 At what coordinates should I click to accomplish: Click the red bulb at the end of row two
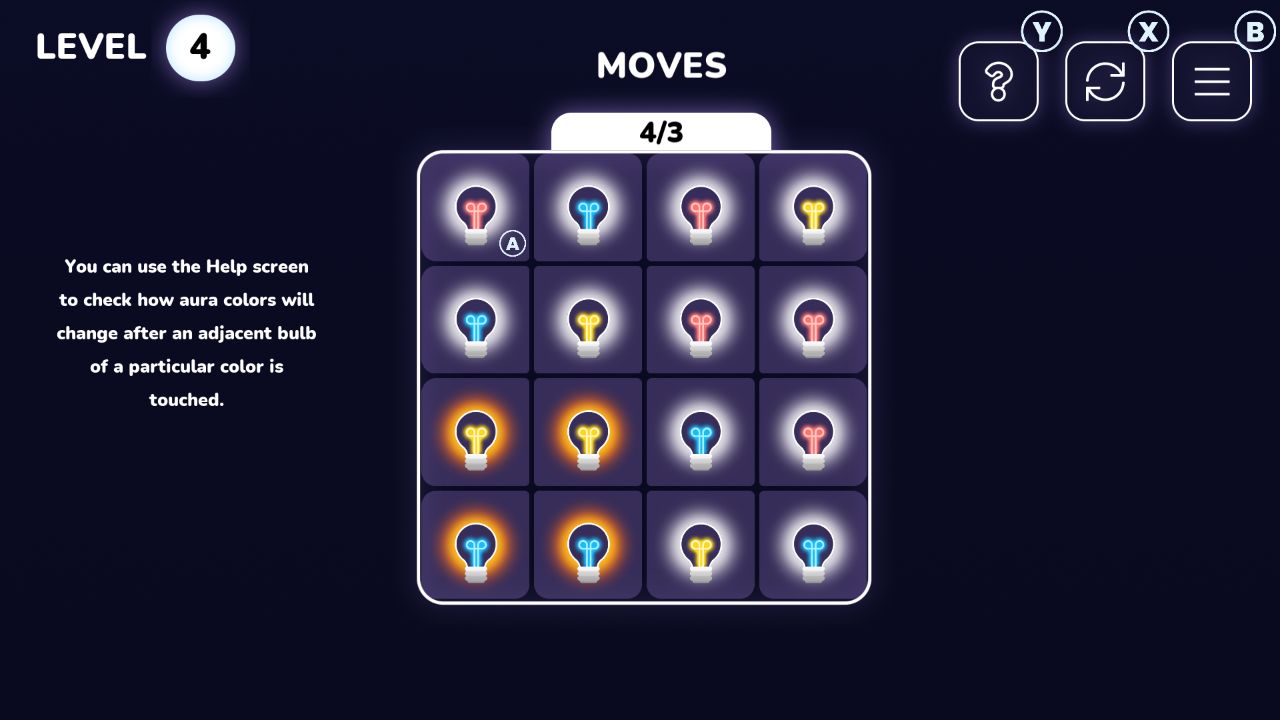(x=812, y=320)
